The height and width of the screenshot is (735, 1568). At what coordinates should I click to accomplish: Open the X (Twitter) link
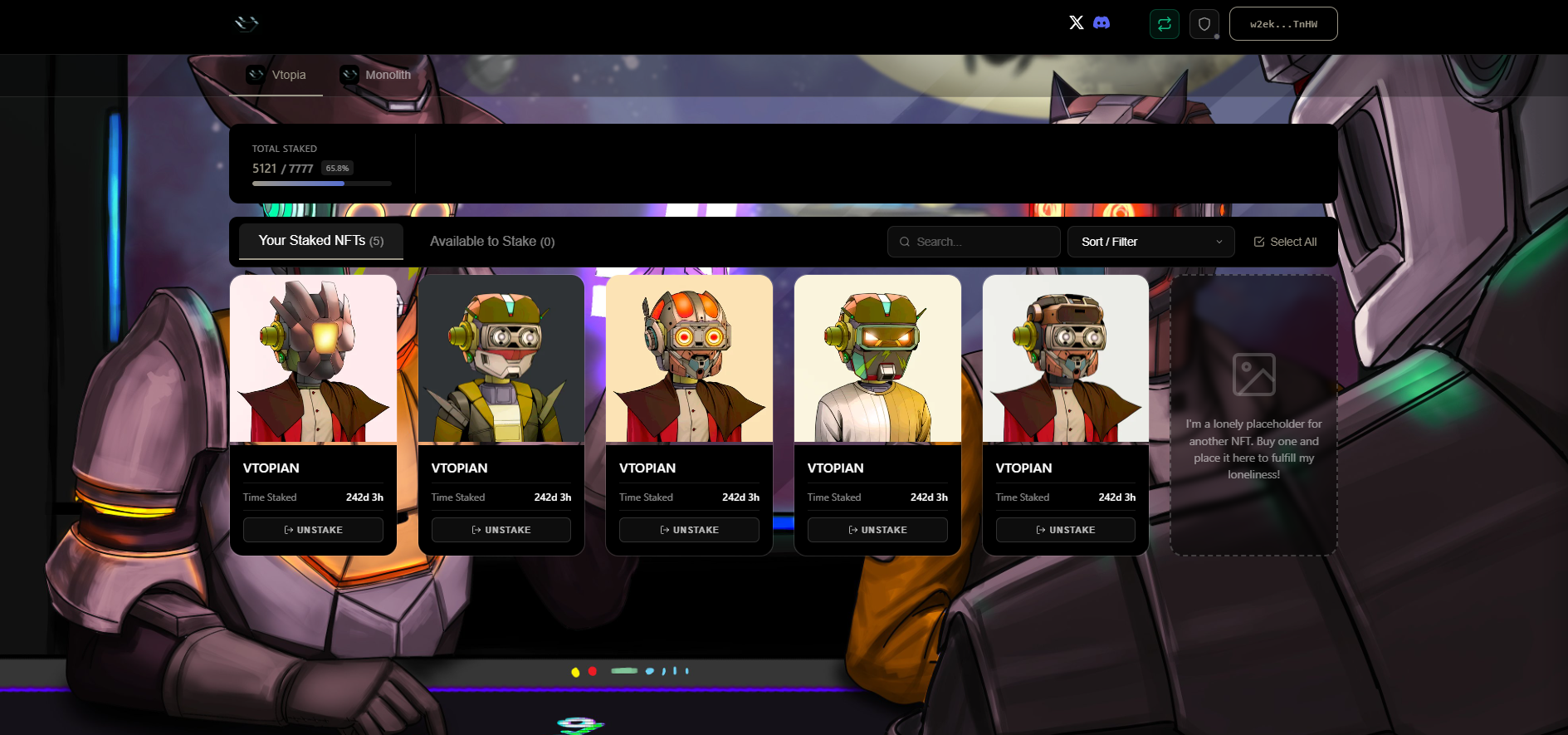coord(1076,22)
